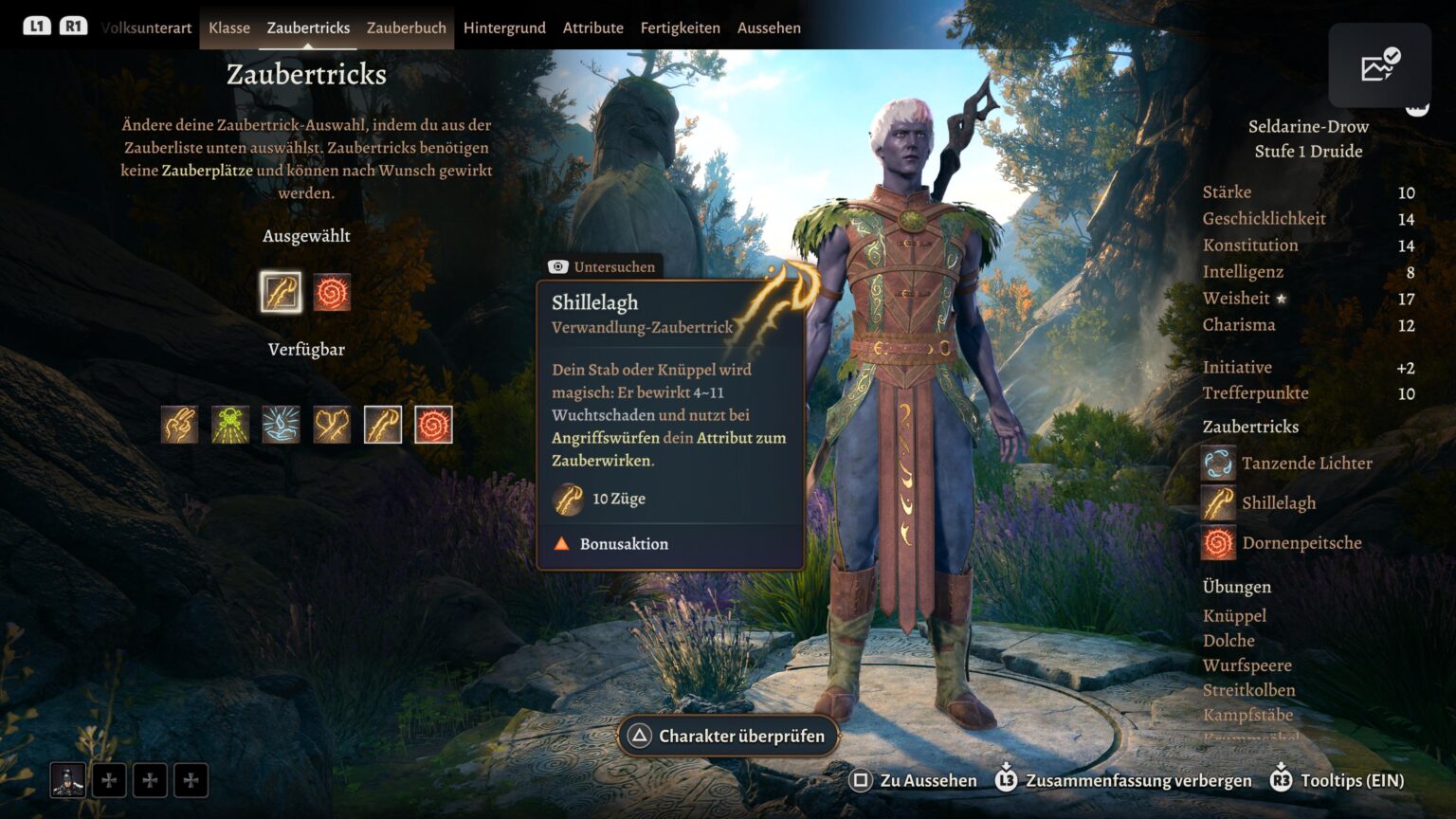Click the Charakter überprüfen button
This screenshot has width=1456, height=819.
tap(728, 736)
